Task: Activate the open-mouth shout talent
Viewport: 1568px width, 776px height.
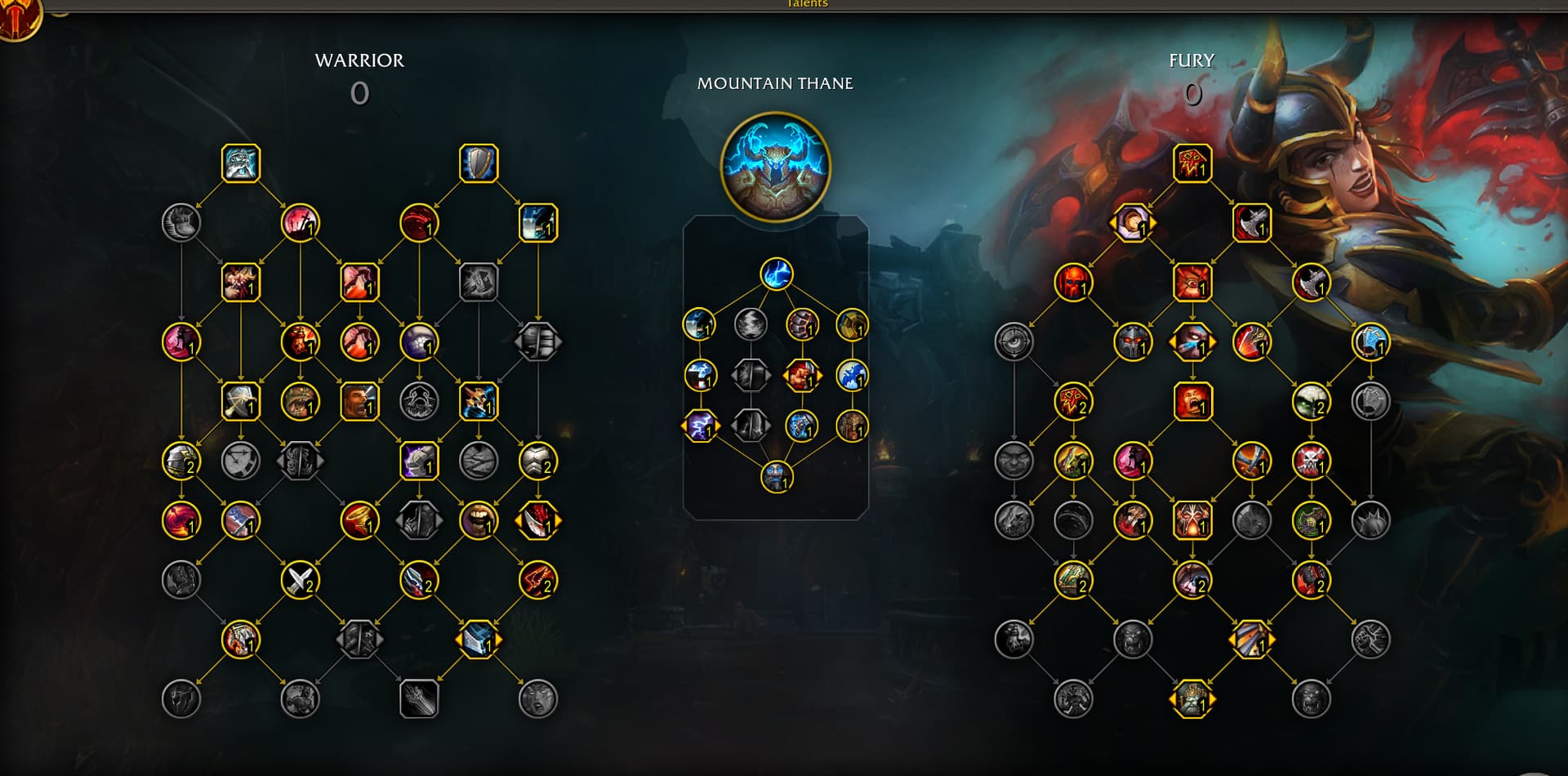Action: tap(479, 520)
